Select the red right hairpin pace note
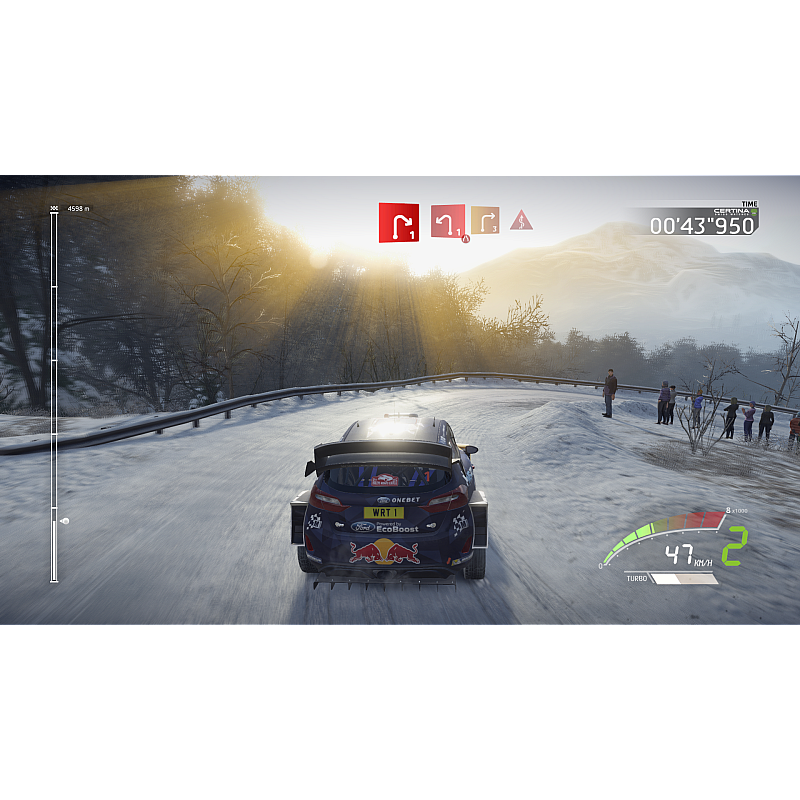The image size is (800, 800). (x=398, y=222)
